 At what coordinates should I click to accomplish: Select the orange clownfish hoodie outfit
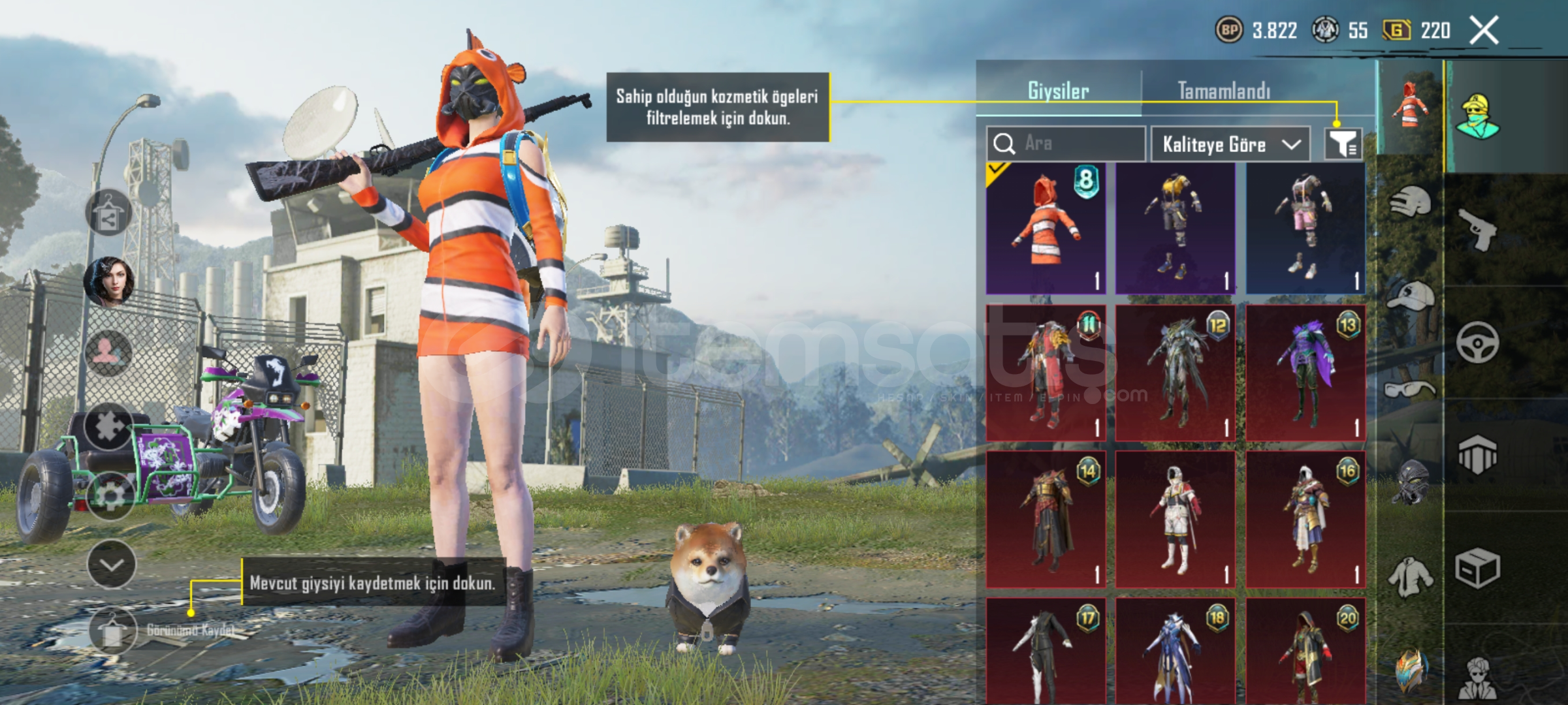pyautogui.click(x=1046, y=228)
